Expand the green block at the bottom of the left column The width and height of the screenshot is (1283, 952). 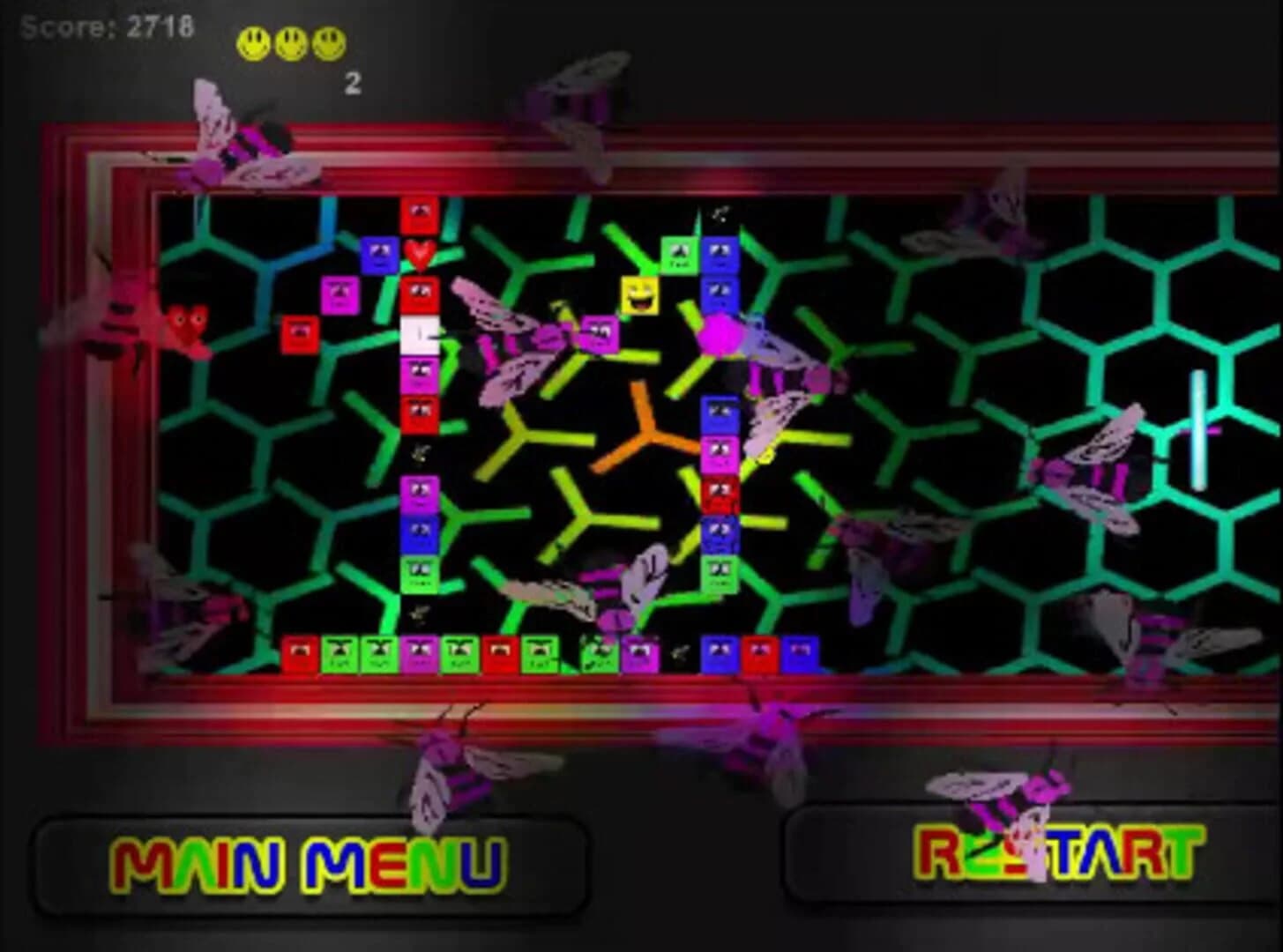tap(417, 573)
